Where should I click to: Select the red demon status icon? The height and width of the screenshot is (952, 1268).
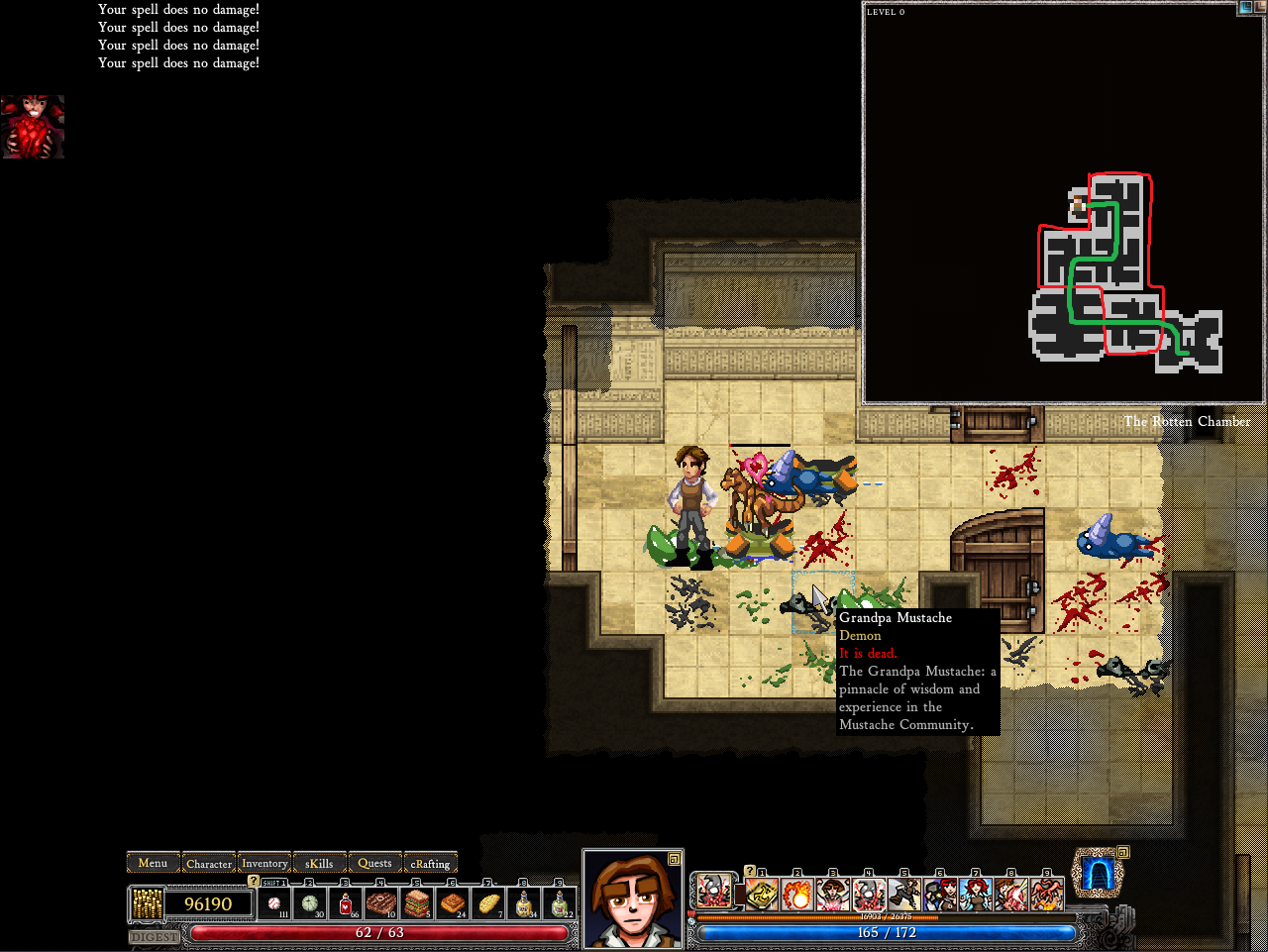(x=33, y=127)
